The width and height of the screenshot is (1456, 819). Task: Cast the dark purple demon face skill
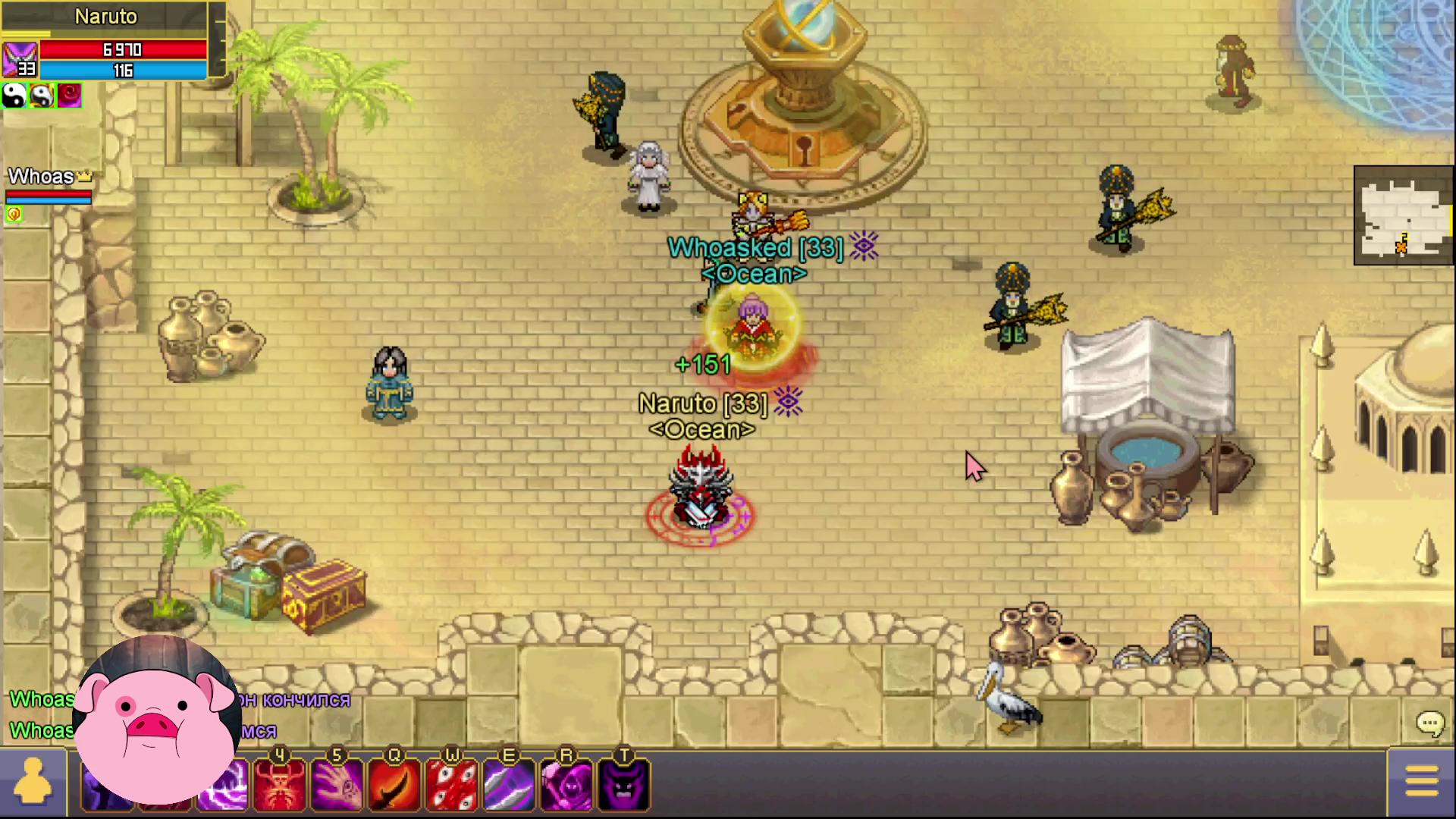click(623, 784)
